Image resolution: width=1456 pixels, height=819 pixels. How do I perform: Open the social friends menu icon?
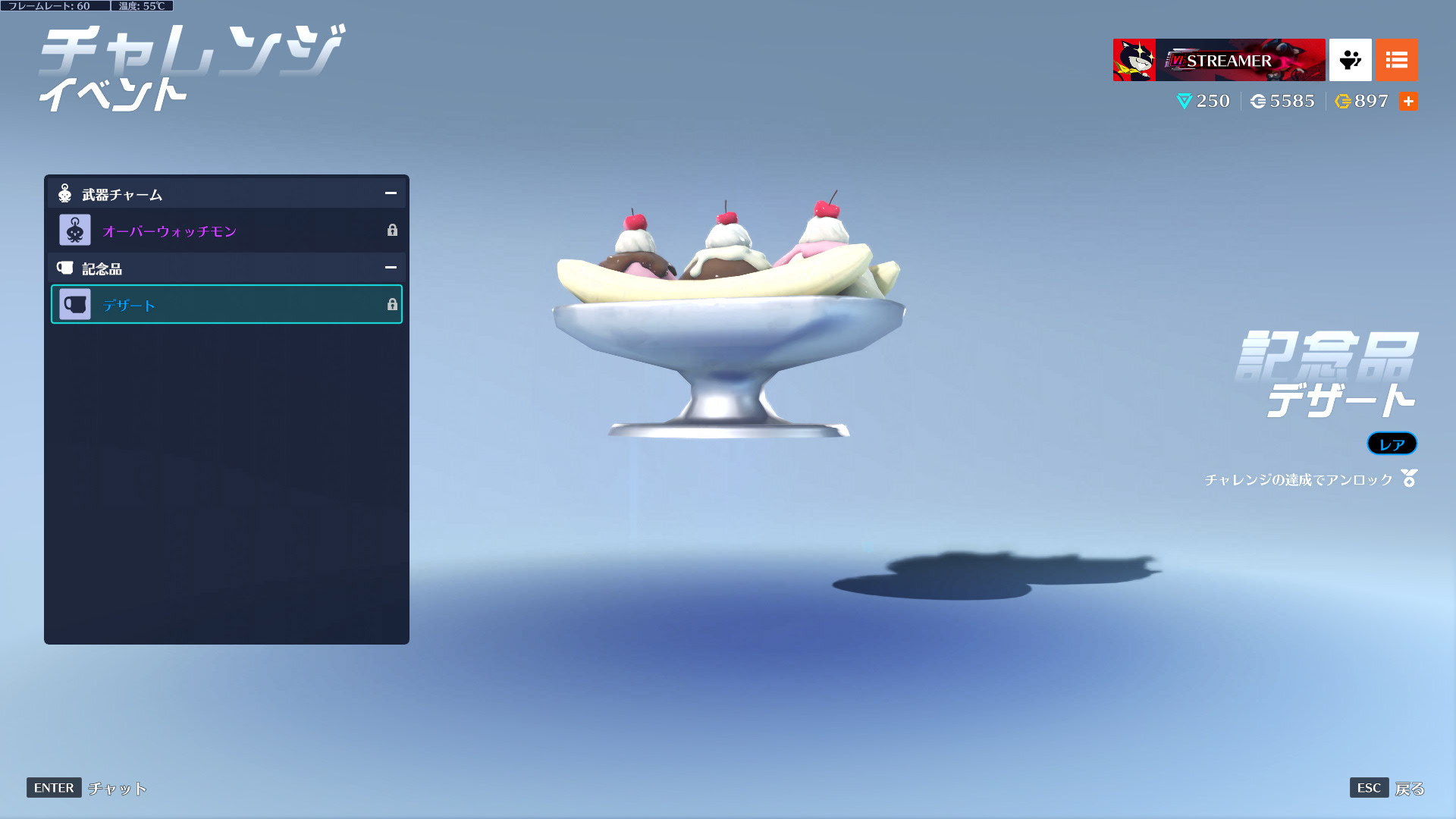(x=1350, y=60)
